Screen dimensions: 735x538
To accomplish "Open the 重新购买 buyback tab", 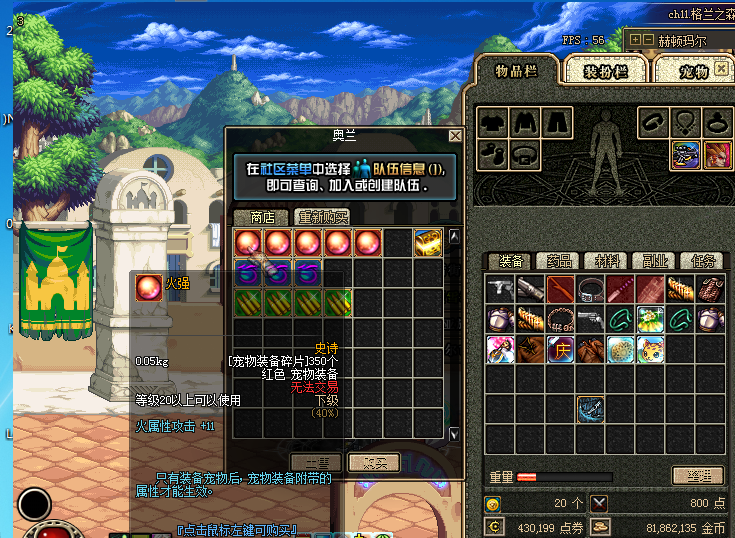I will coord(322,217).
